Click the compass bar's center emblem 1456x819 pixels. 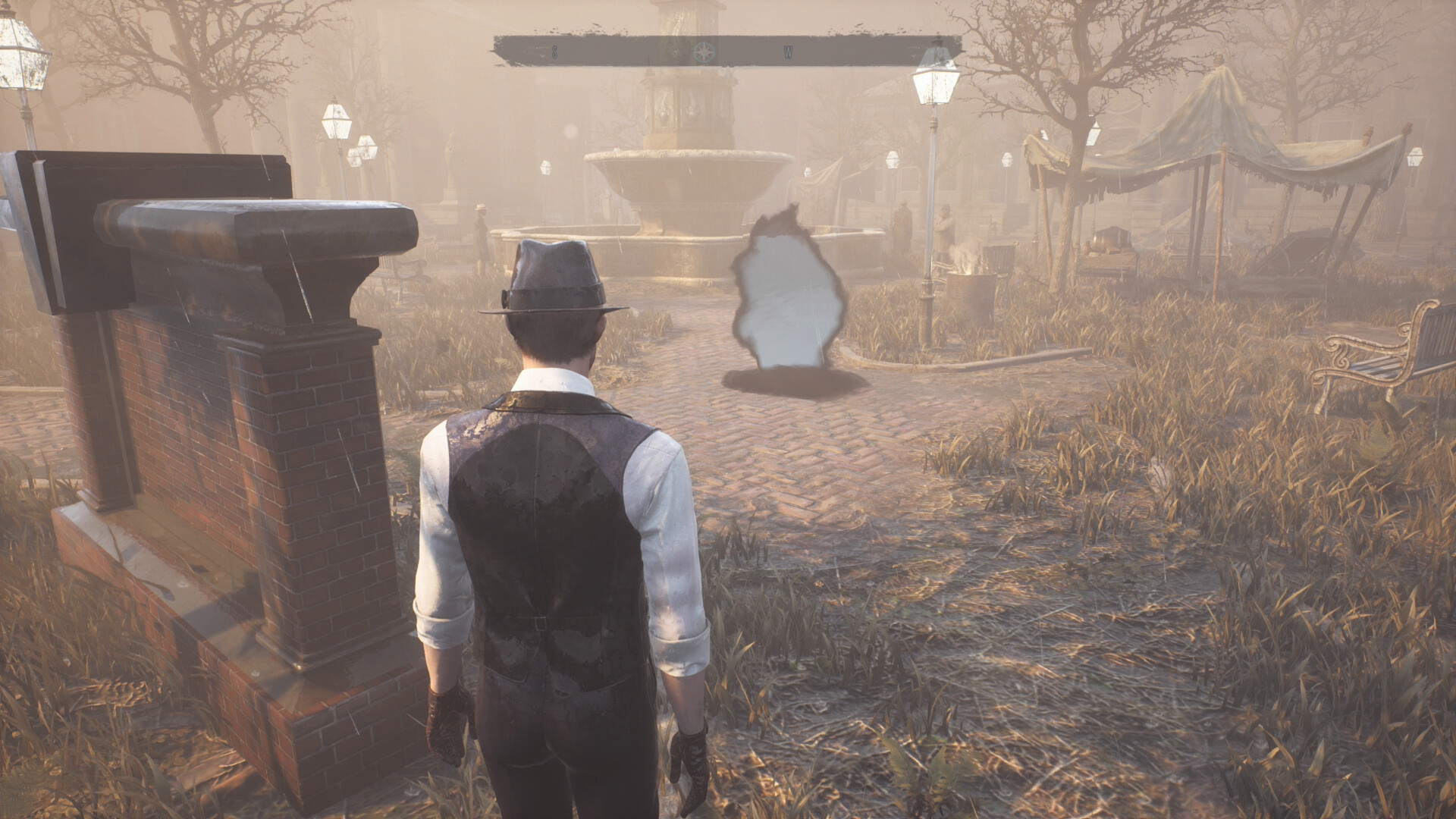point(703,52)
